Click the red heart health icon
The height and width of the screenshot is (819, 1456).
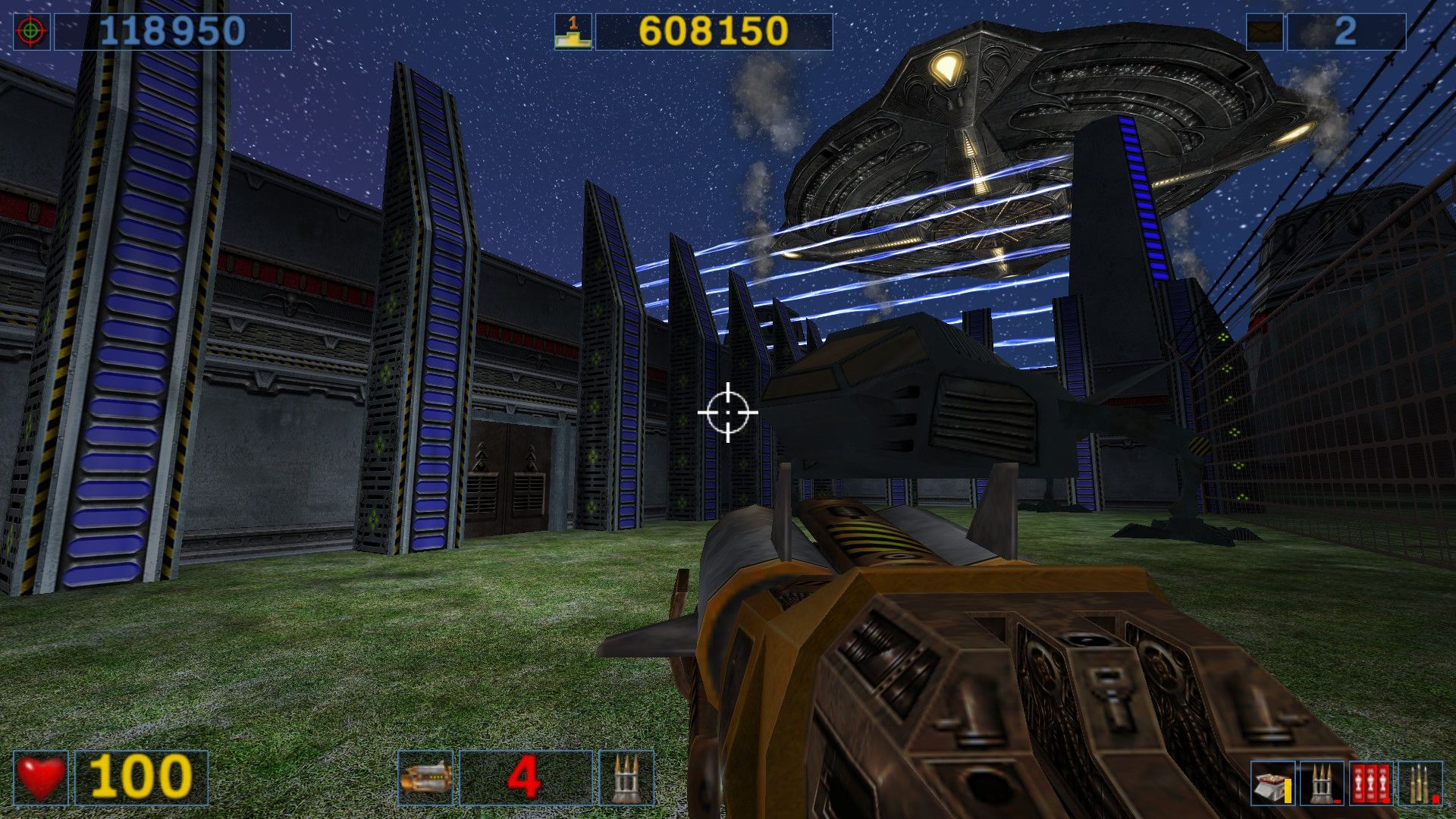point(41,777)
